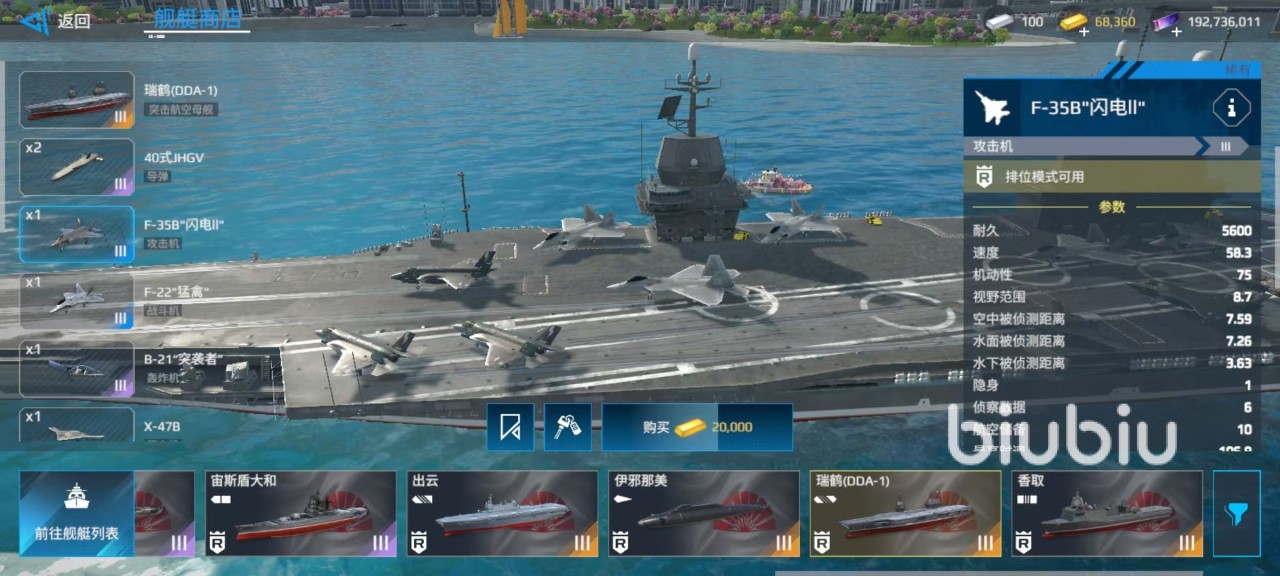Pick the B-21 "突袭者" bomber slot

point(77,368)
